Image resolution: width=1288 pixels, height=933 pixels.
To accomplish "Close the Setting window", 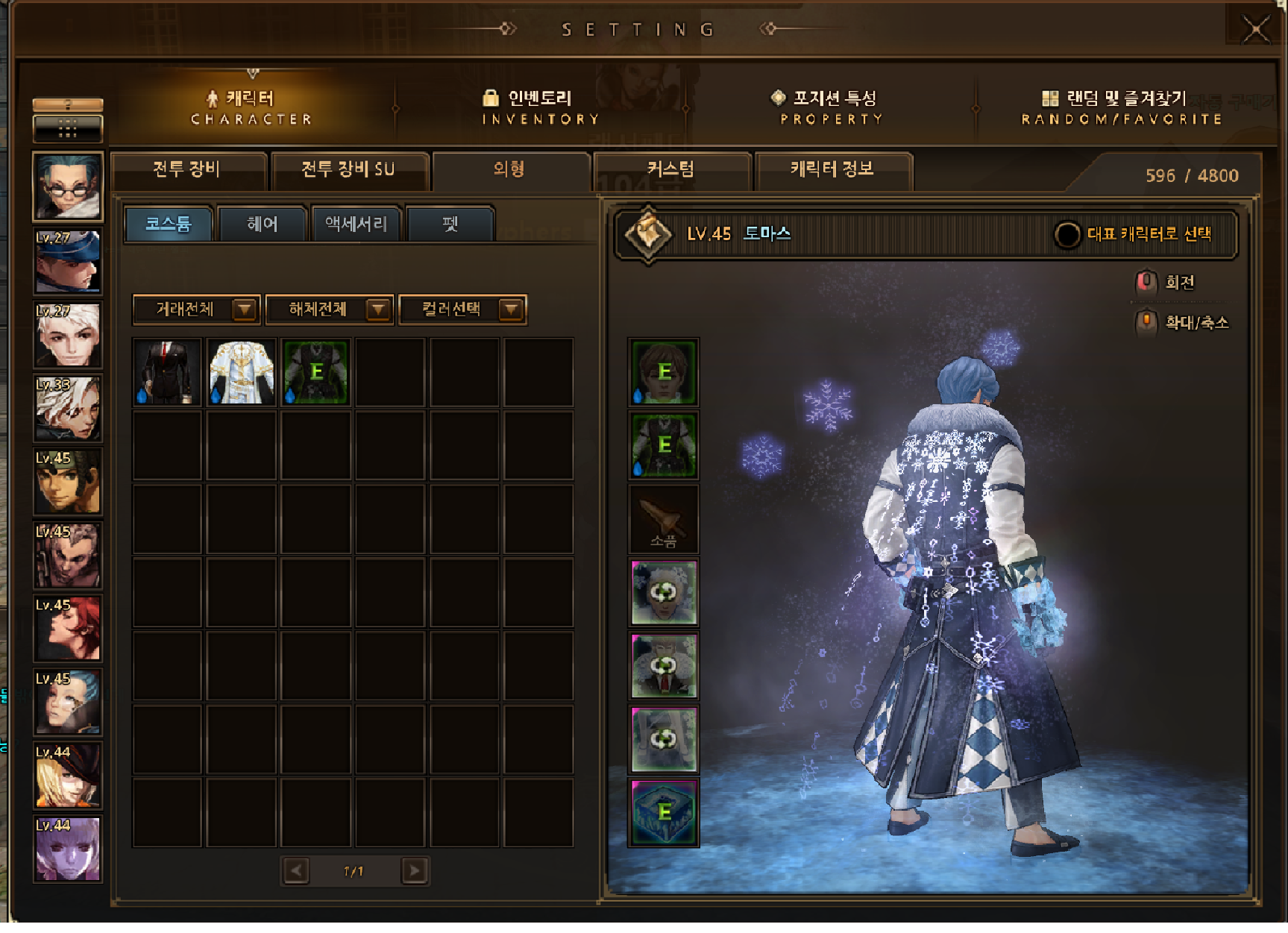I will coord(1255,30).
